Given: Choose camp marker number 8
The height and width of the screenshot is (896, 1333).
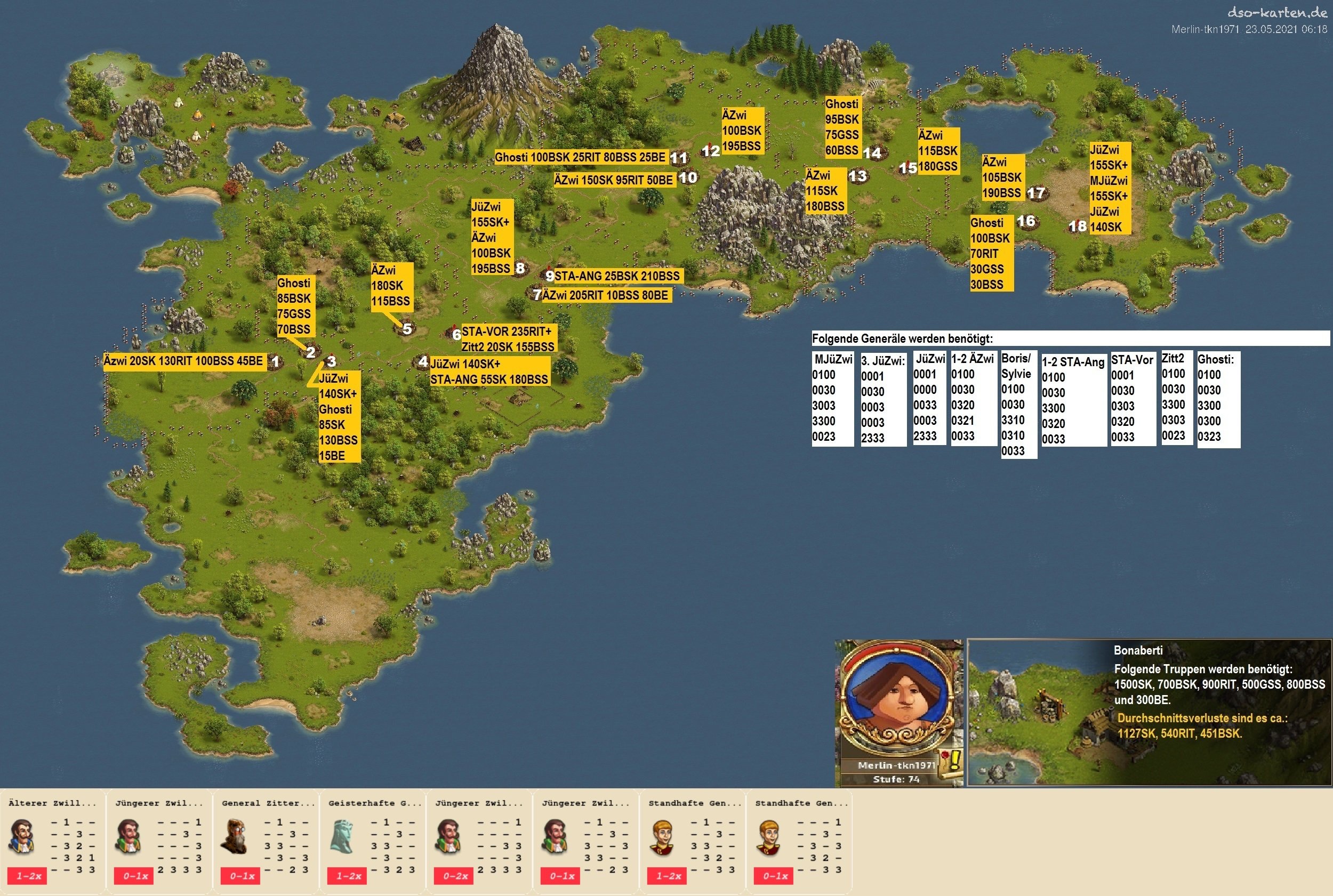Looking at the screenshot, I should [x=520, y=268].
